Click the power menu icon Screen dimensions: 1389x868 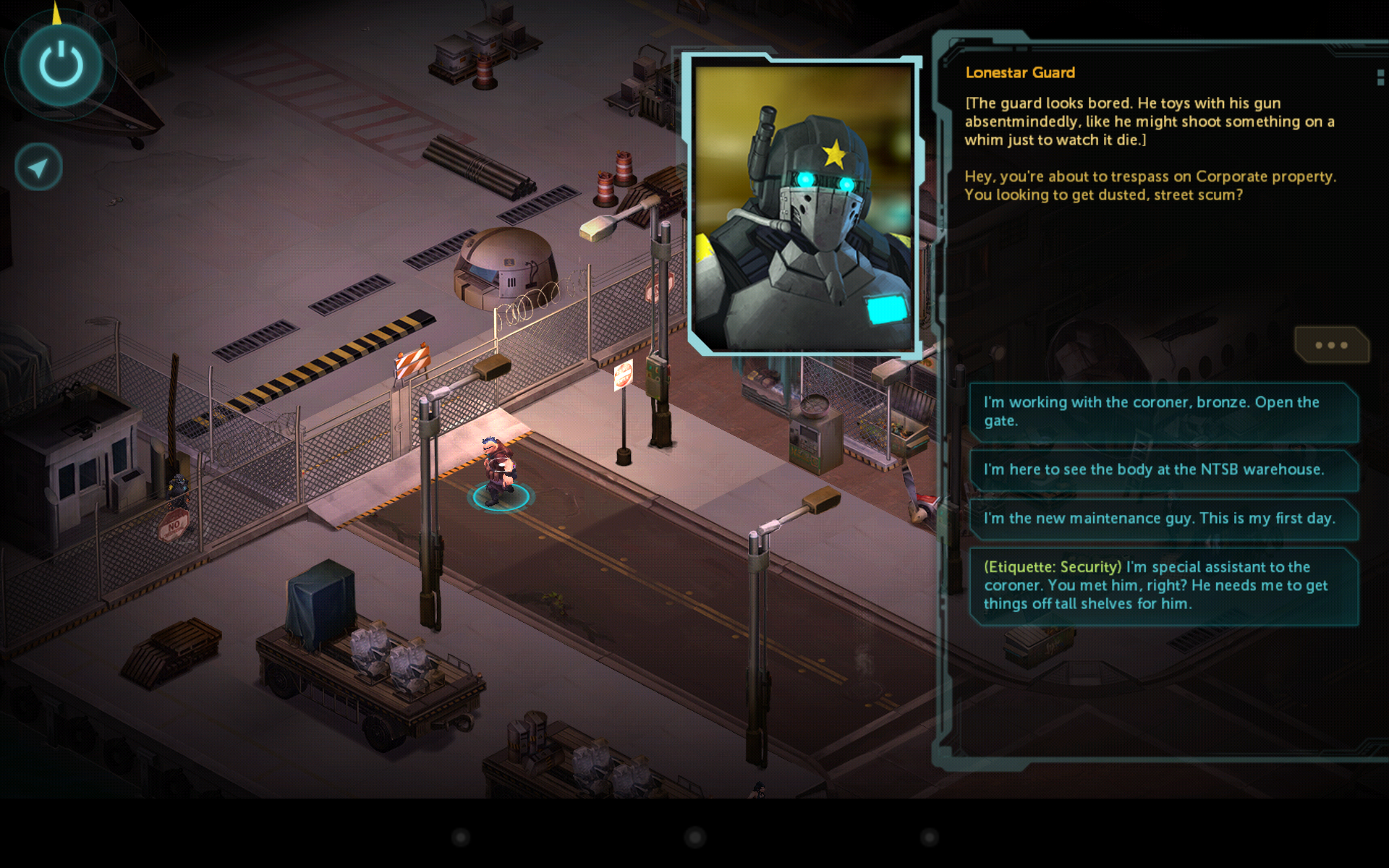61,65
